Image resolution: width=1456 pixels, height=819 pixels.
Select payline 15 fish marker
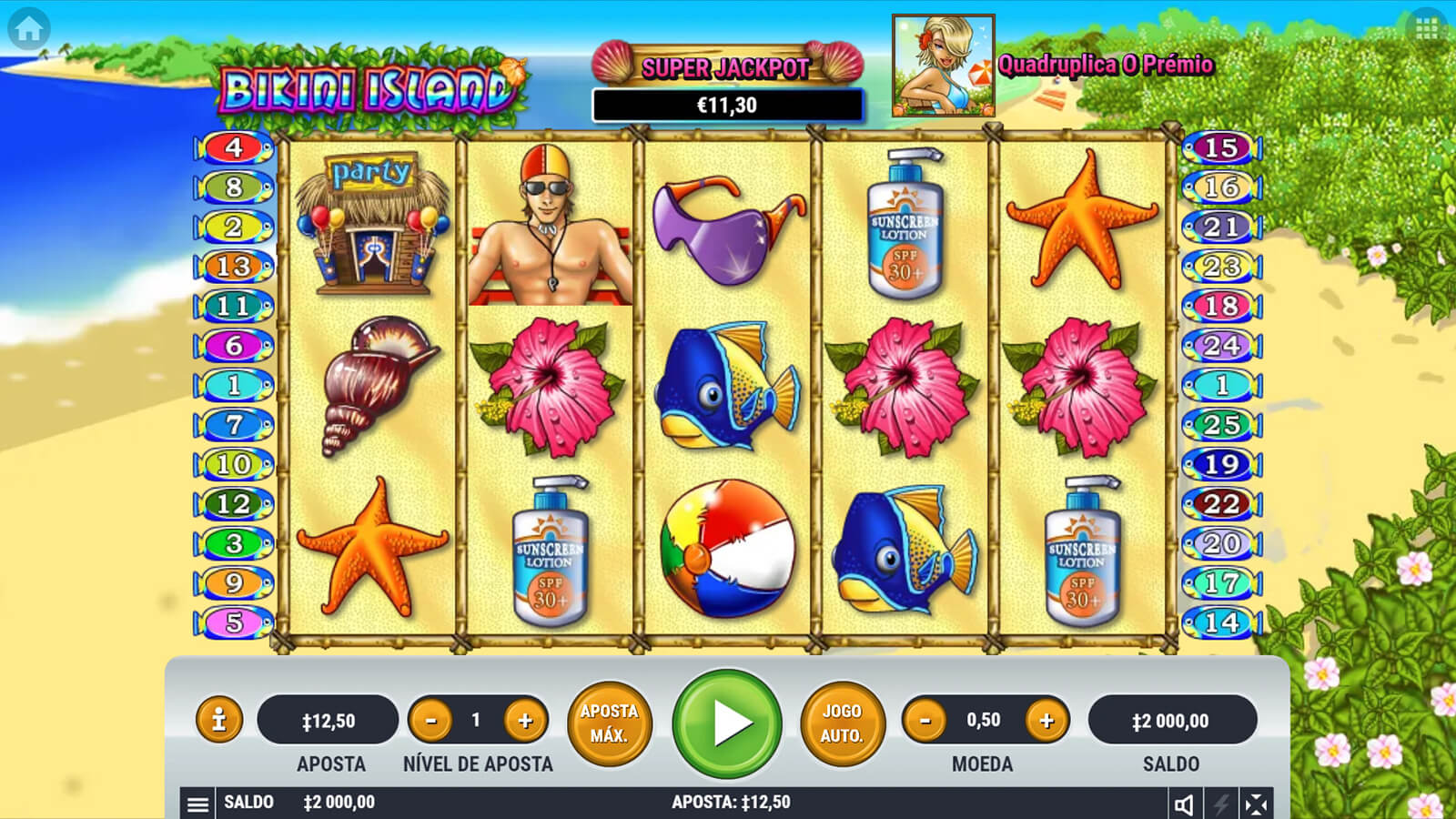coord(1221,147)
